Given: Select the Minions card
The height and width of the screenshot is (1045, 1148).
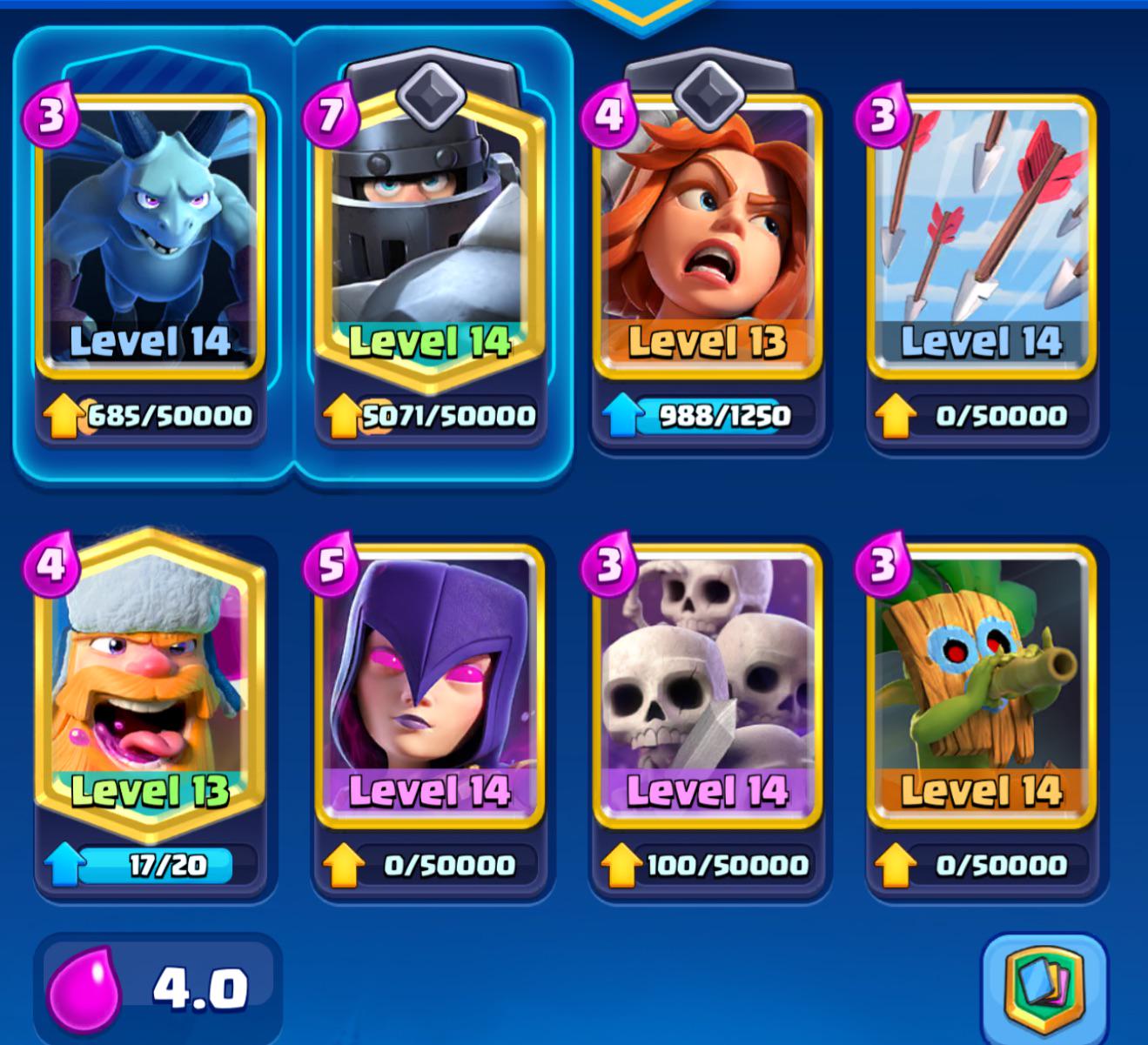Looking at the screenshot, I should (150, 235).
